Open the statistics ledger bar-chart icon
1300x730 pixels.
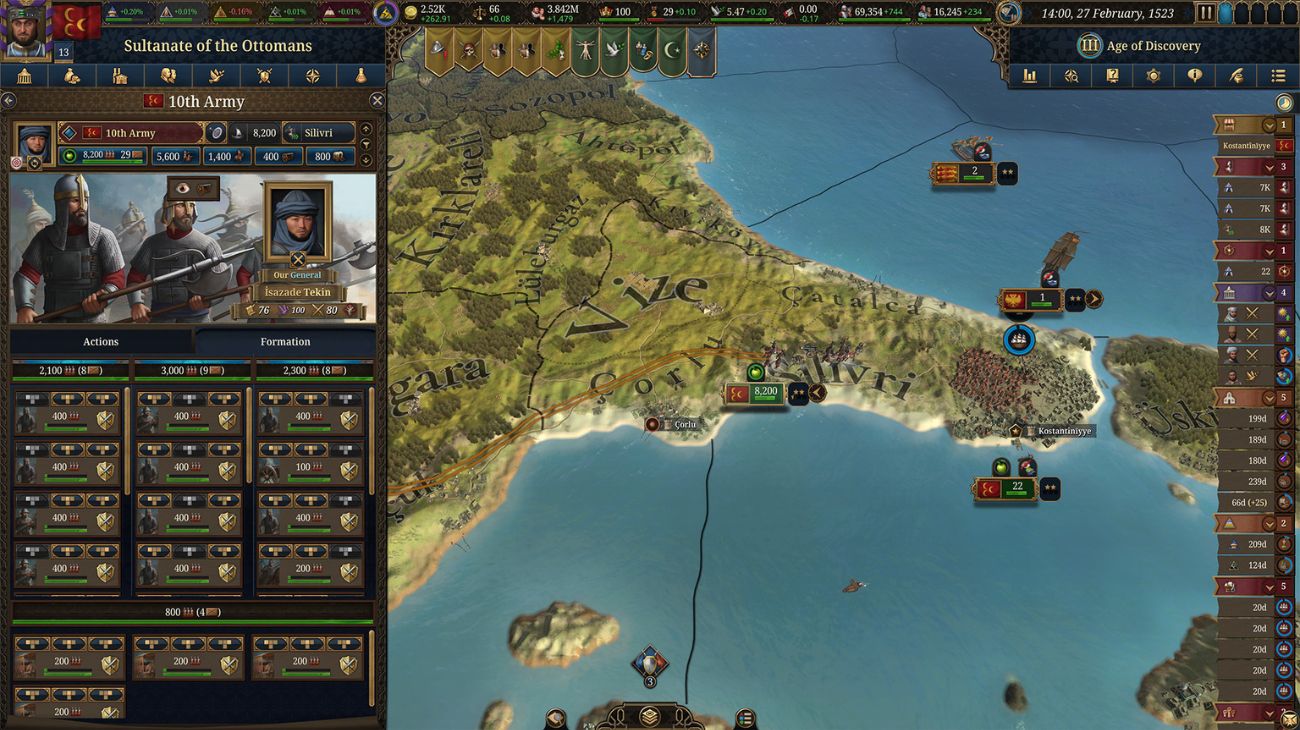[x=1032, y=76]
